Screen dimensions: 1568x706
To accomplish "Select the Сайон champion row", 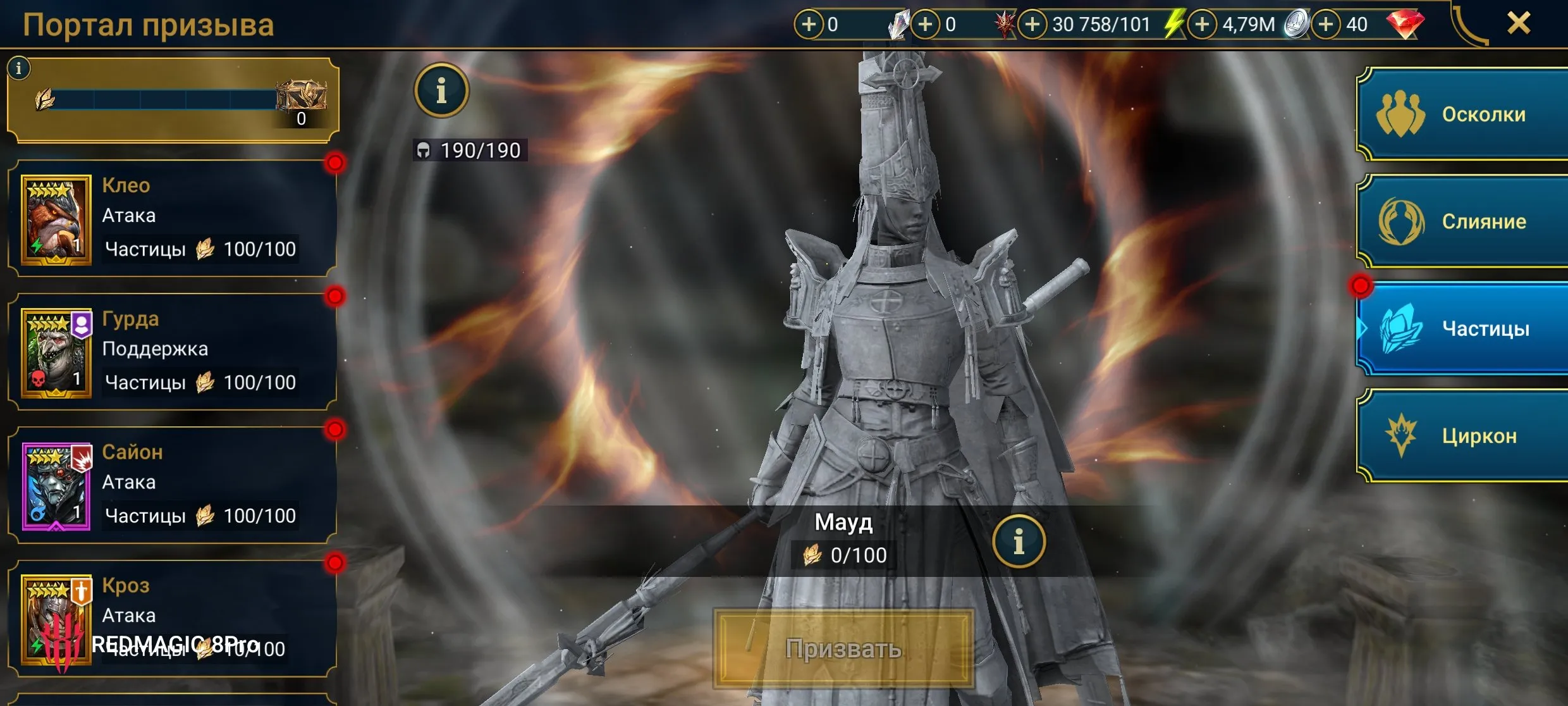I will coord(172,485).
